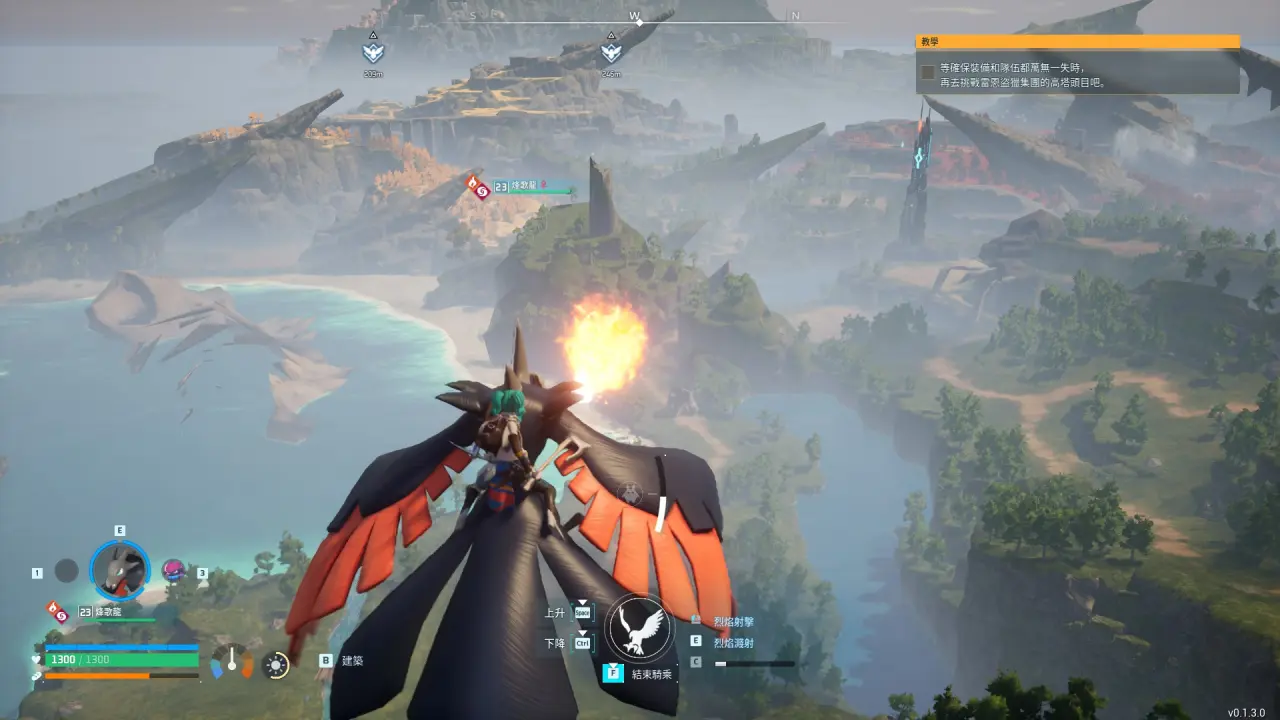
Task: Tick the 教學 tutorial objective checkbox
Action: (x=928, y=73)
